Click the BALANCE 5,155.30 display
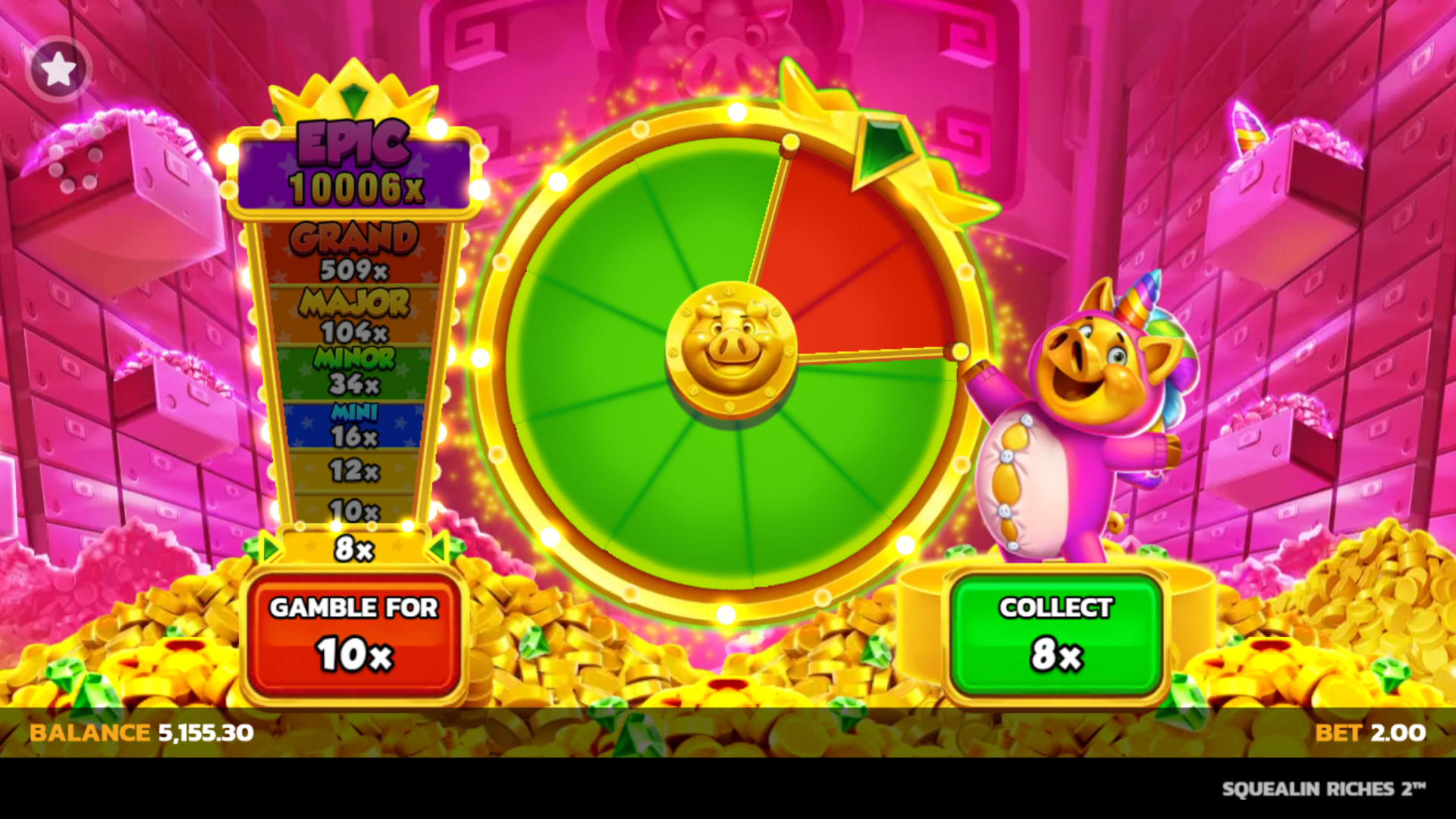The image size is (1456, 819). click(140, 733)
